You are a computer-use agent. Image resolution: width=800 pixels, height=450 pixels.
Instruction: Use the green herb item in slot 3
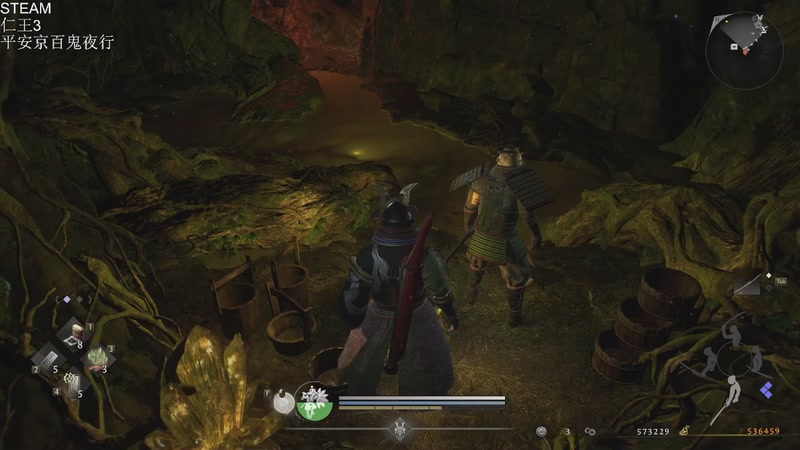click(98, 359)
